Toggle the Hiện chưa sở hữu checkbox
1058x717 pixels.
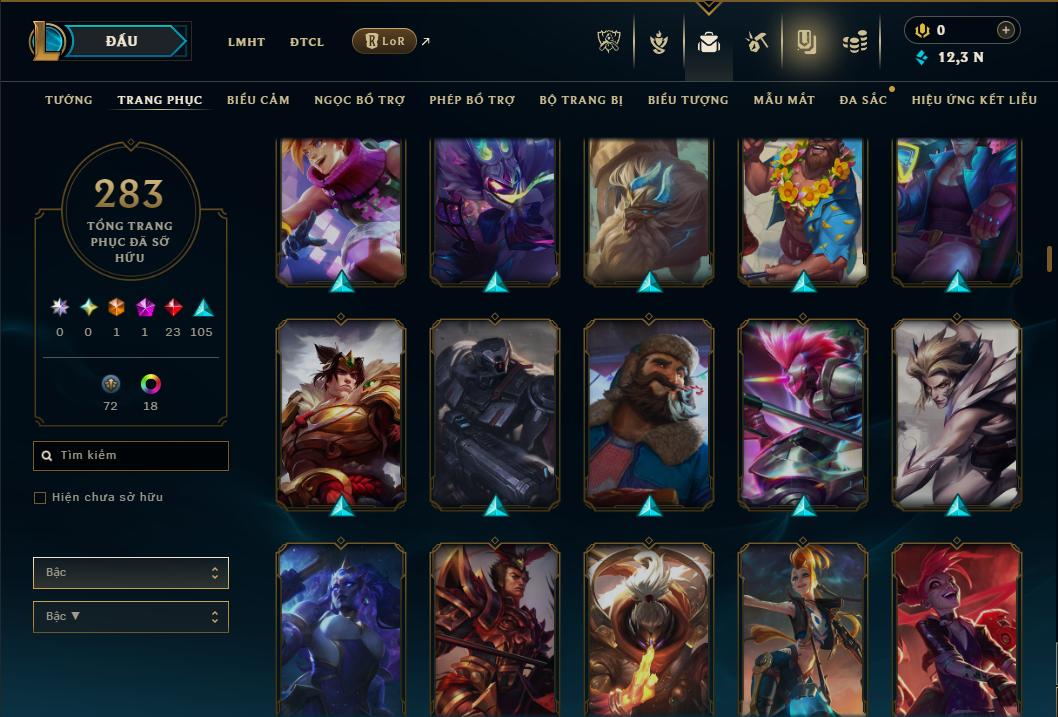pyautogui.click(x=40, y=498)
